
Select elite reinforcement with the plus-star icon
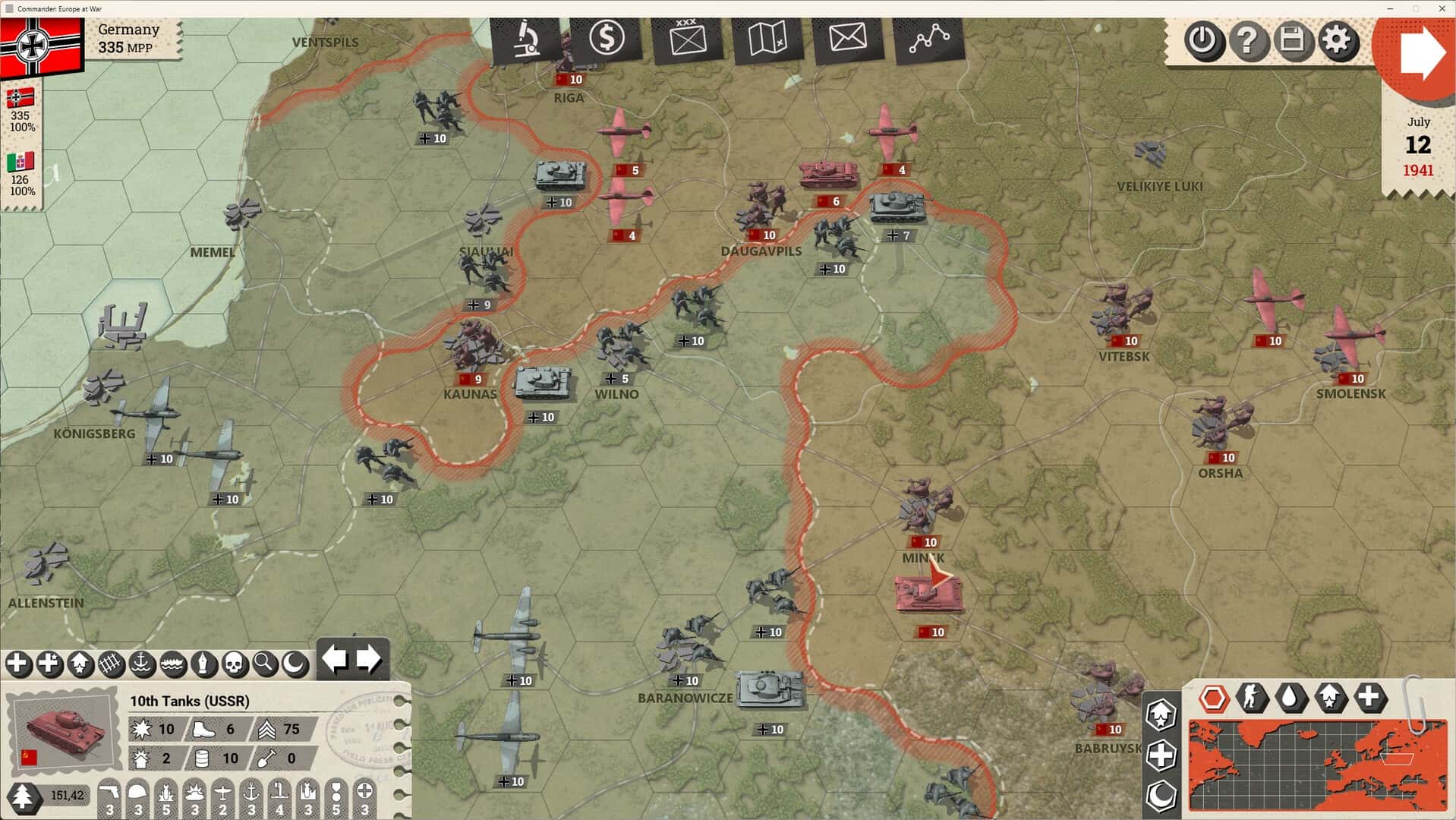49,664
